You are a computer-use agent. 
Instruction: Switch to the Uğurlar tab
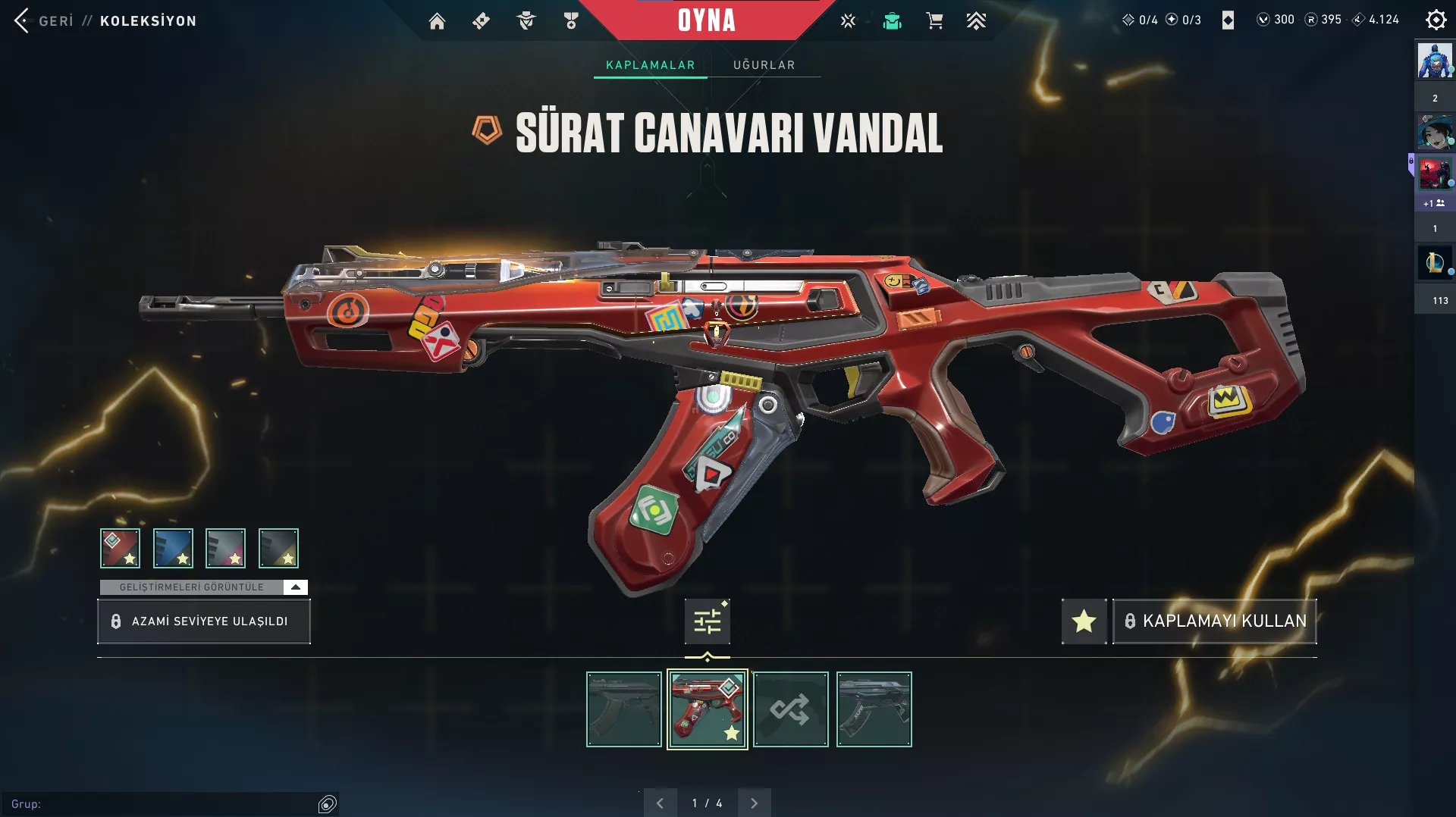764,65
